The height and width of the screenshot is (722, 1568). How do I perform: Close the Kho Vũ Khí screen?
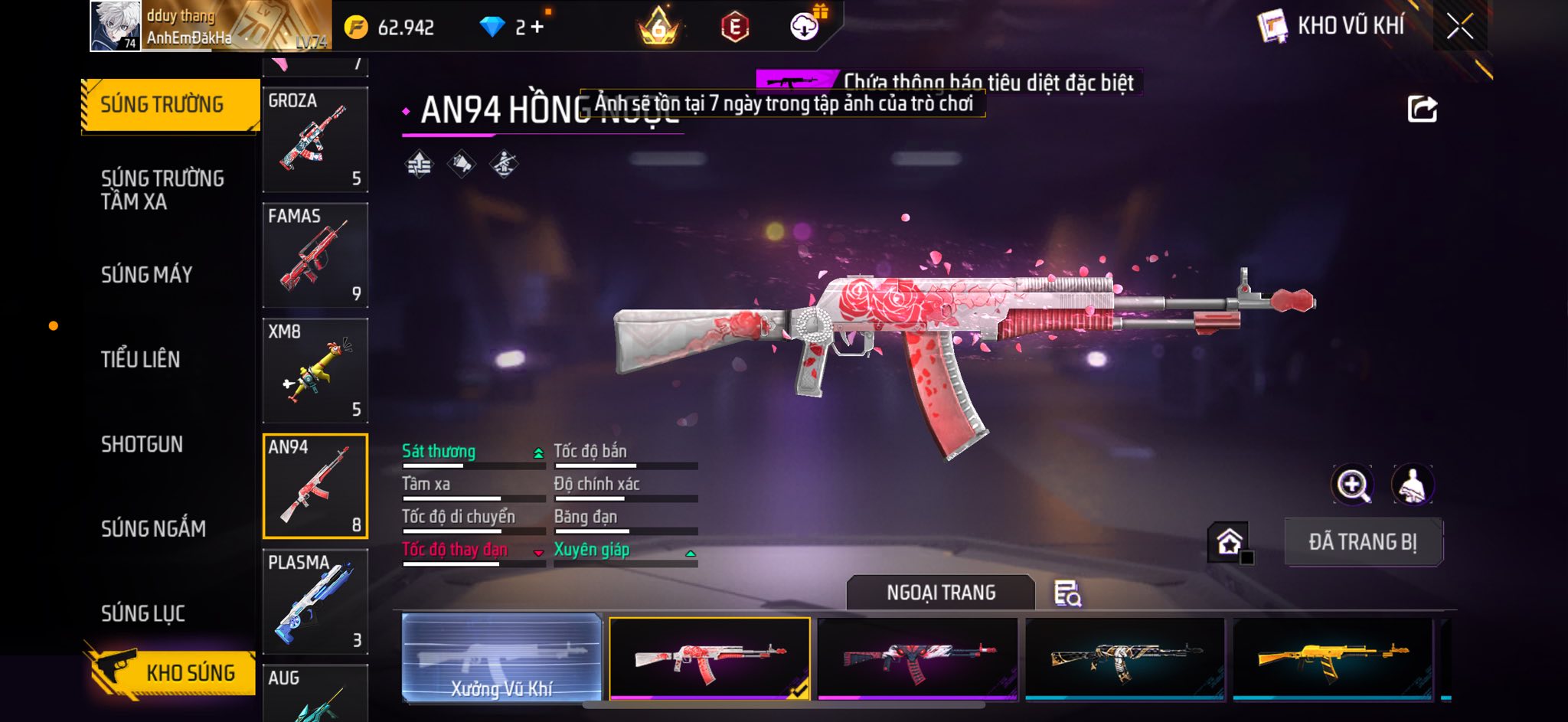(x=1459, y=27)
